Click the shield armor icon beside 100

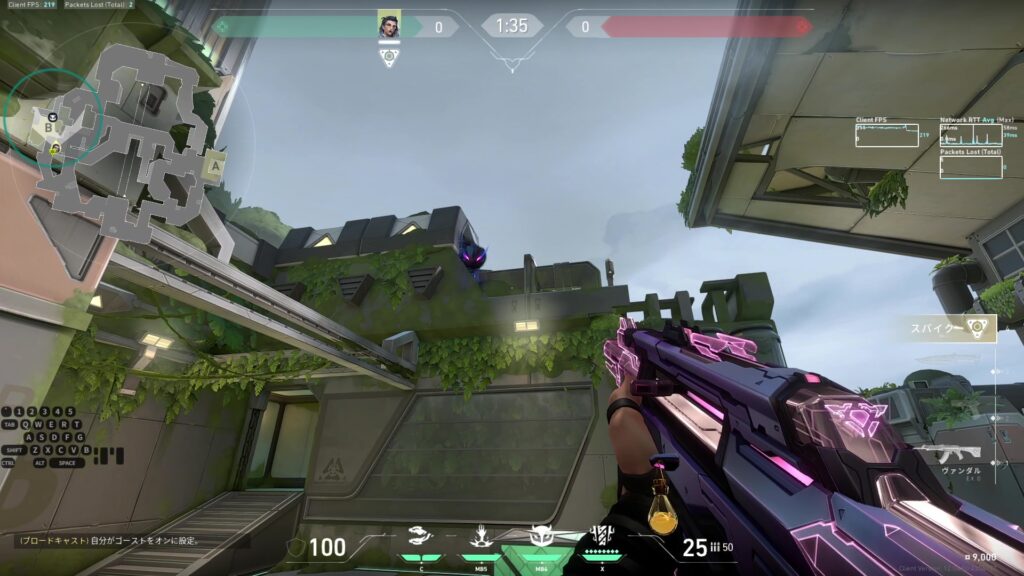296,547
